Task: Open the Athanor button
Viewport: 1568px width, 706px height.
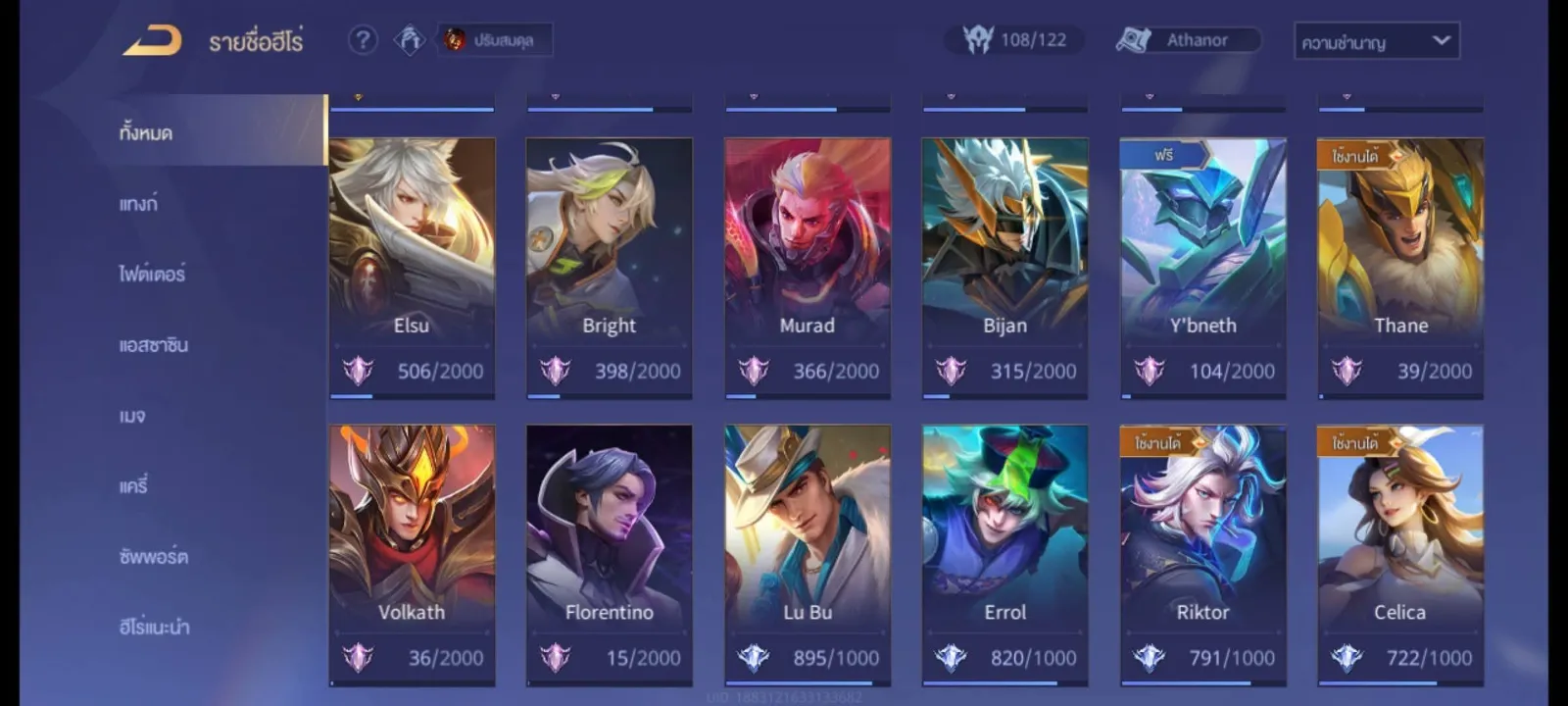Action: pyautogui.click(x=1188, y=40)
